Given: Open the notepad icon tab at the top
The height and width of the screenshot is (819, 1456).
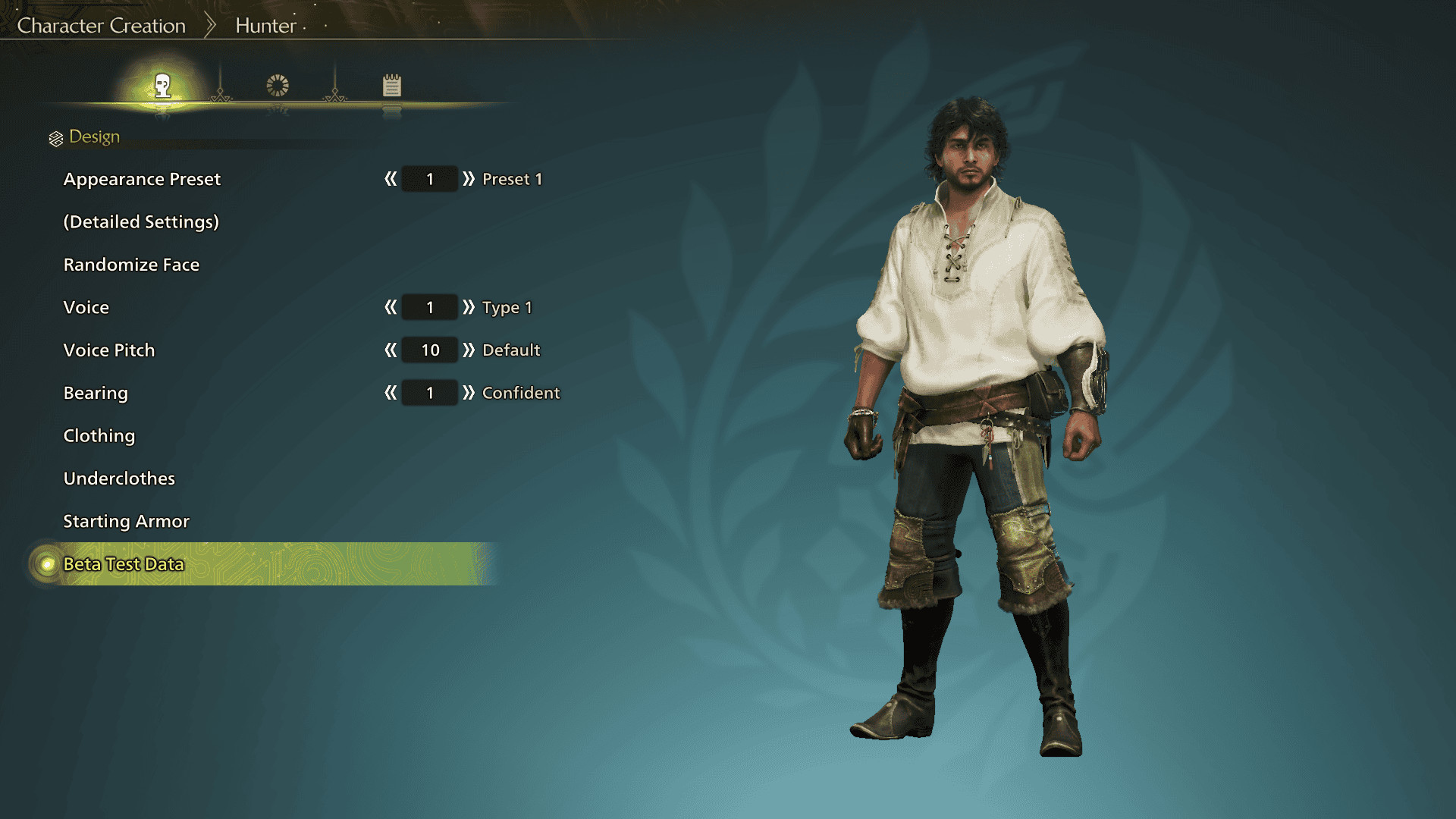Looking at the screenshot, I should tap(392, 86).
